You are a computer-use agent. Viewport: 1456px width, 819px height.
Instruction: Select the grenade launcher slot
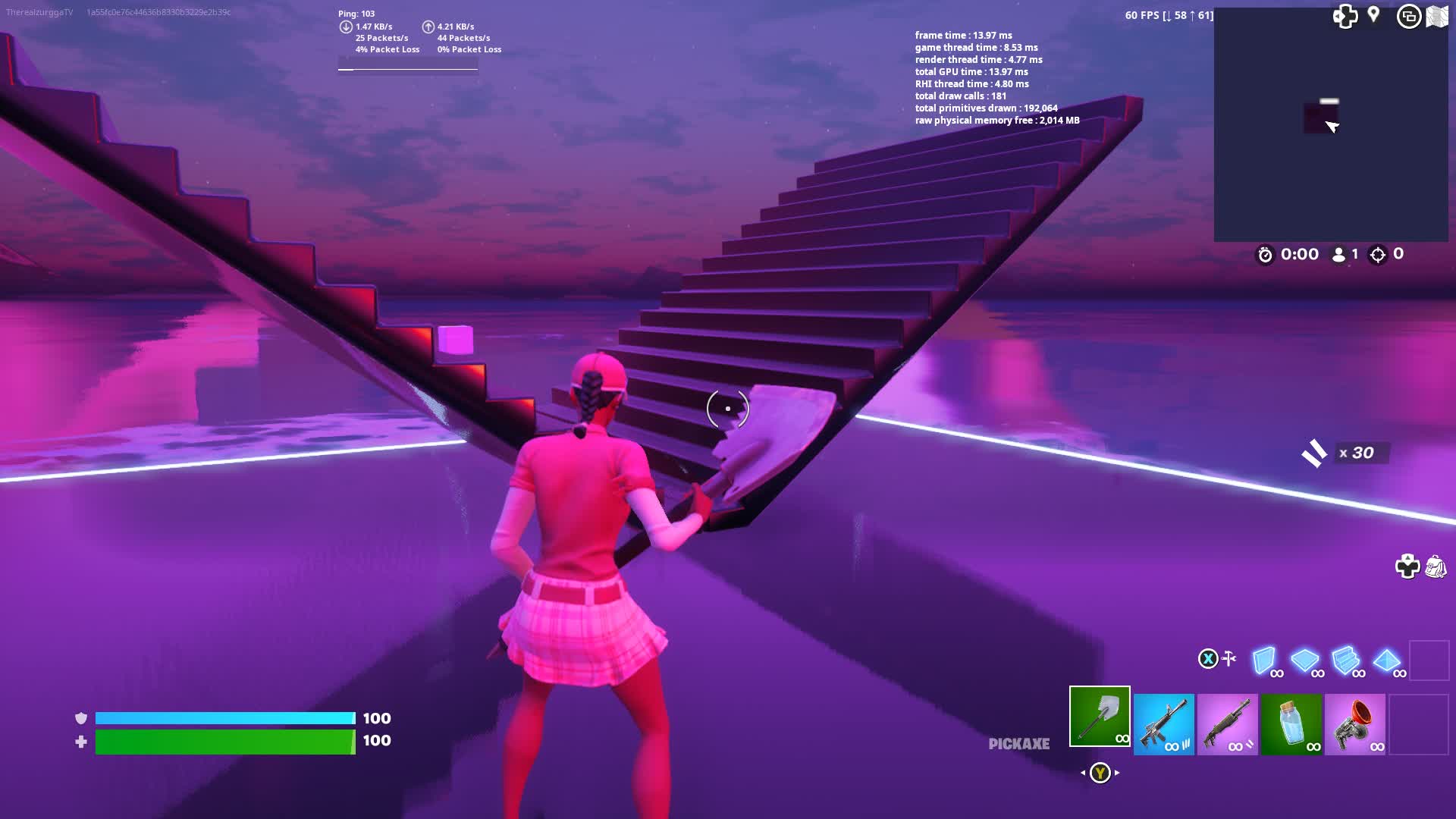pyautogui.click(x=1357, y=724)
